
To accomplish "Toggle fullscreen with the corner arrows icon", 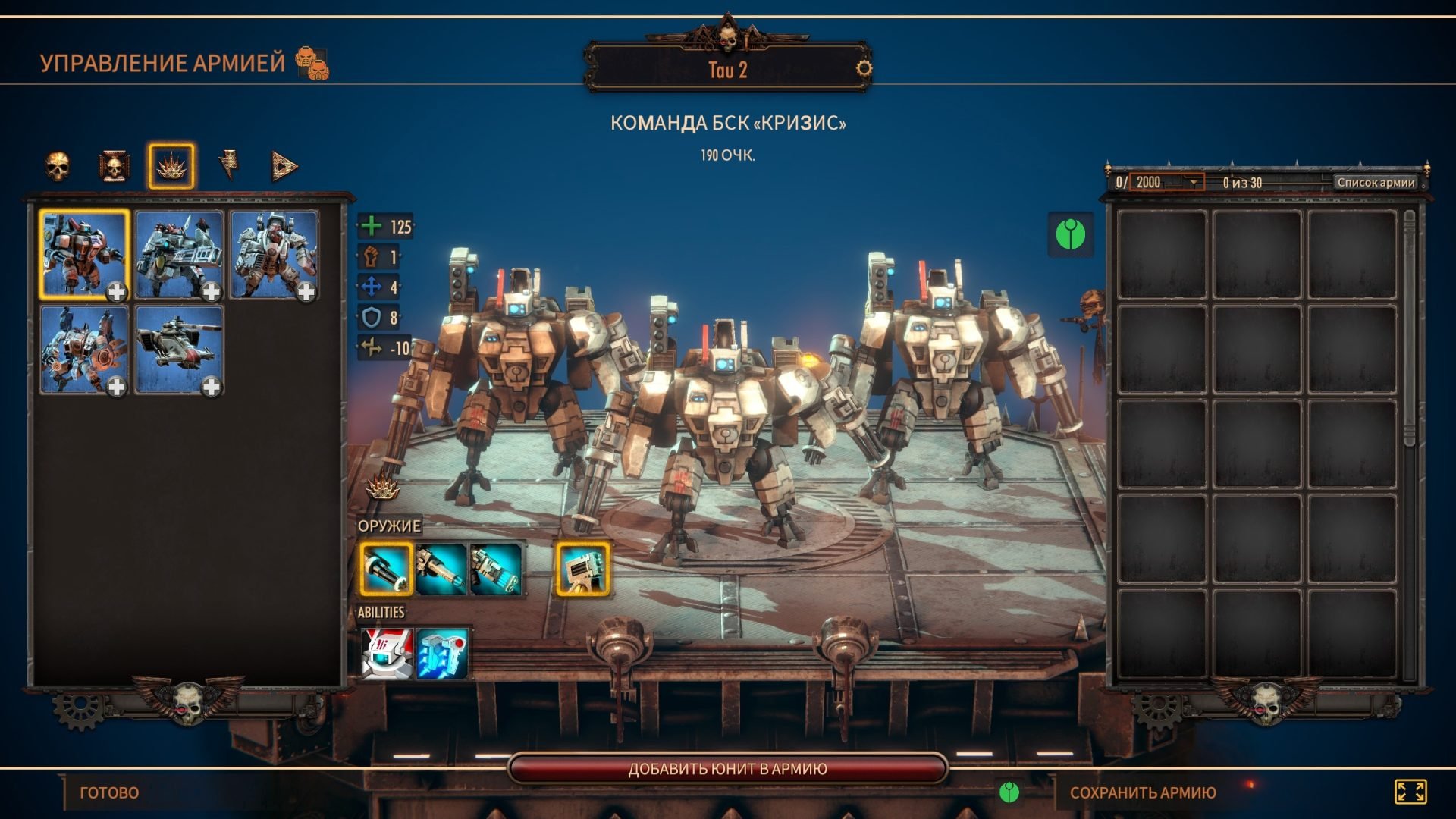I will pos(1410,792).
